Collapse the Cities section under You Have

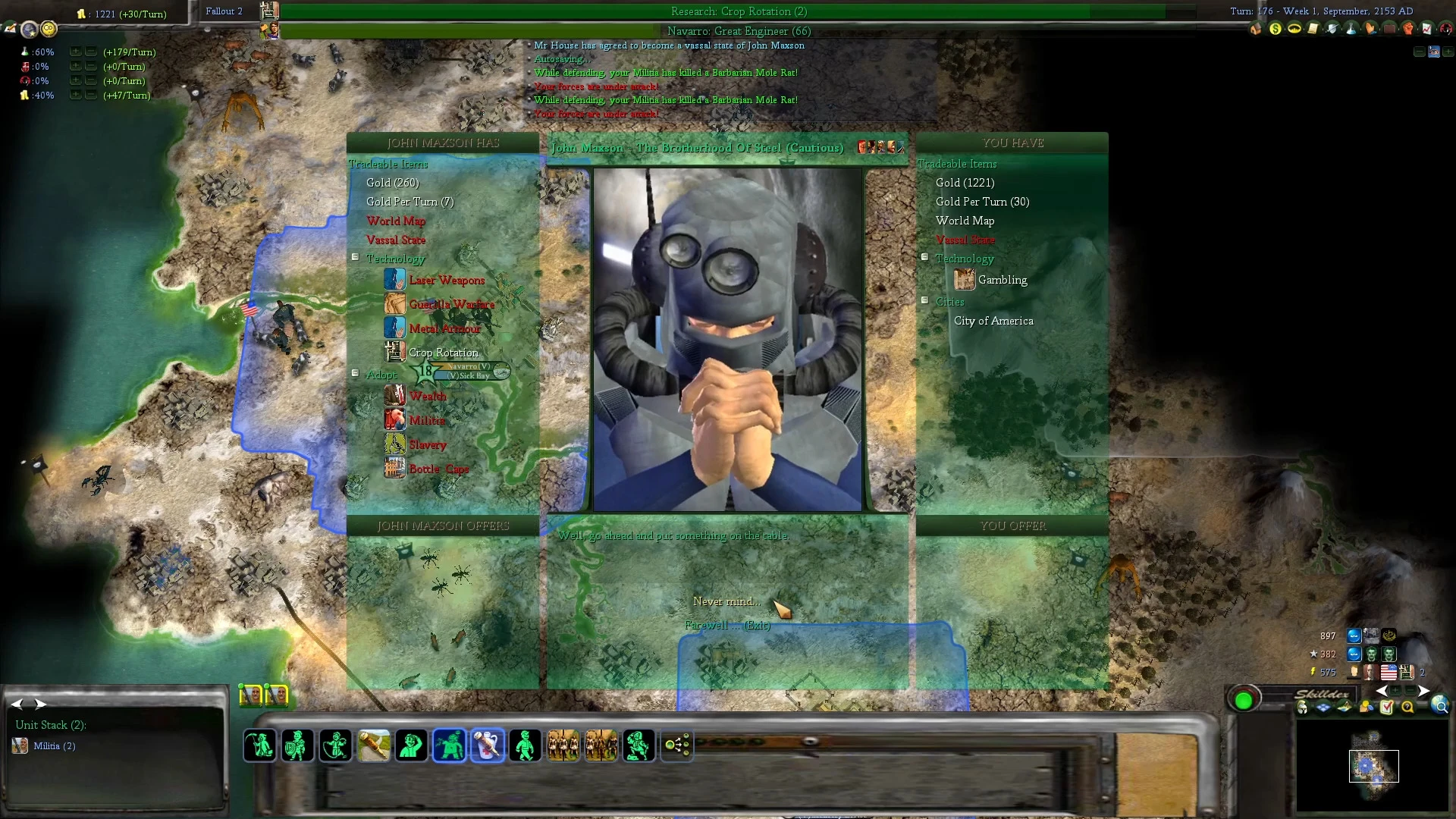click(x=924, y=301)
